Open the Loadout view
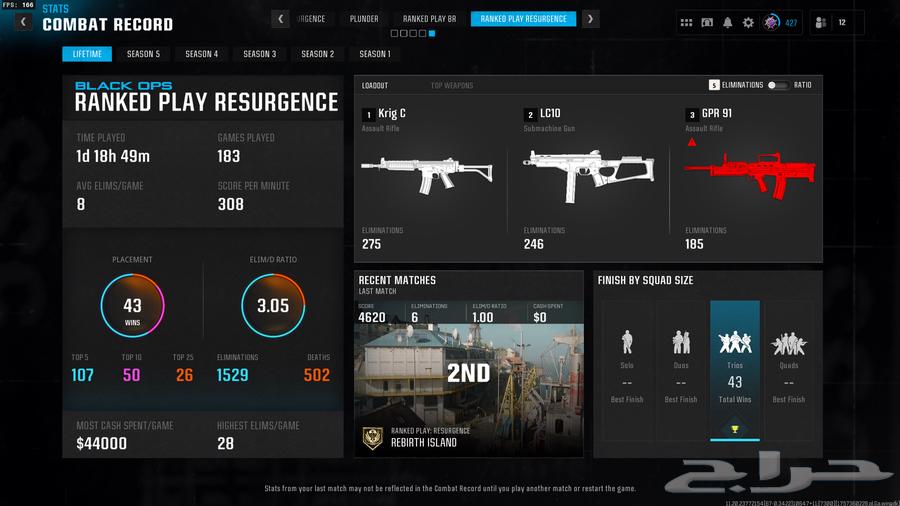The width and height of the screenshot is (900, 506). tap(375, 86)
